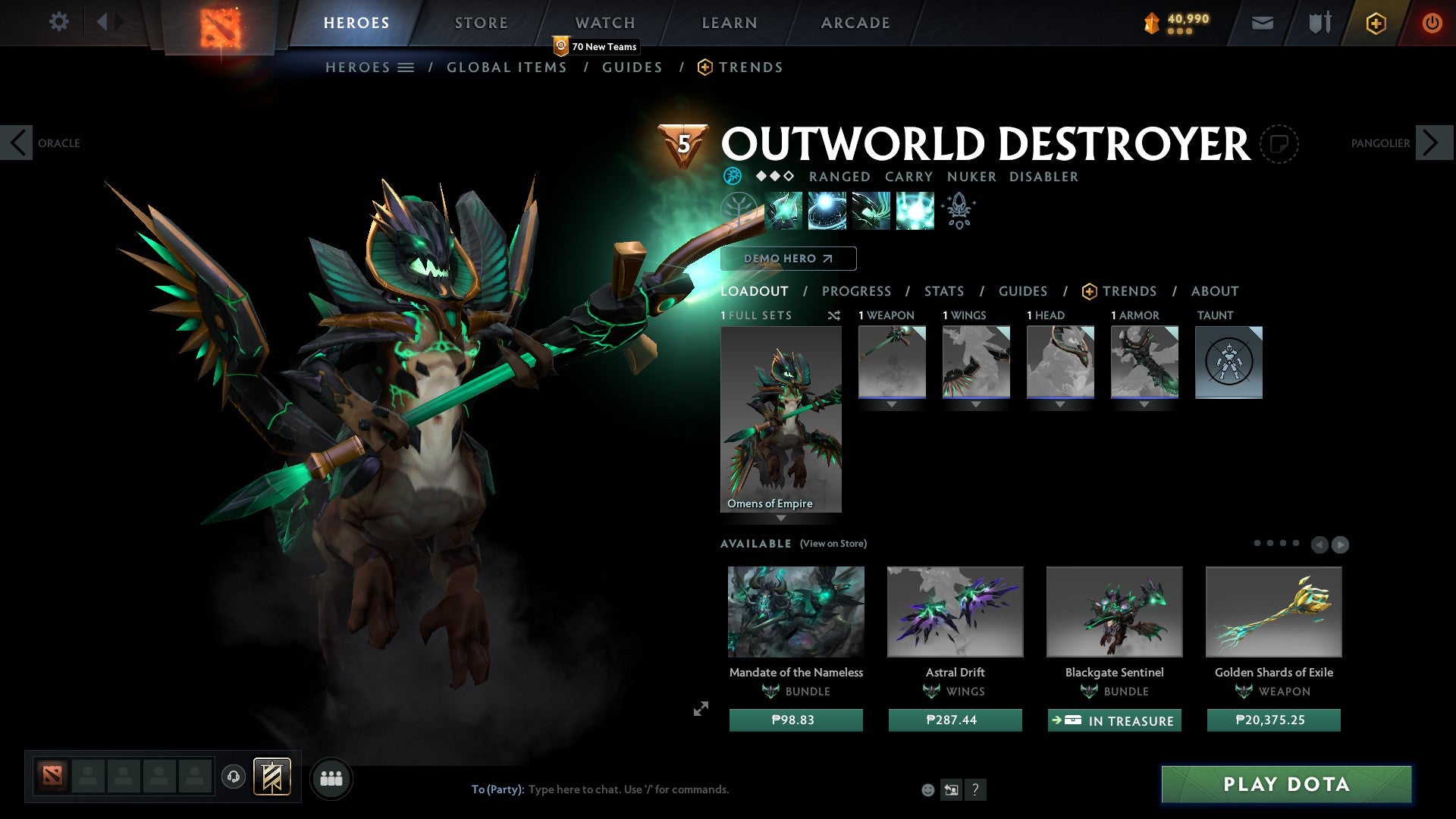Click the power/logout icon top right
This screenshot has height=819, width=1456.
1433,23
